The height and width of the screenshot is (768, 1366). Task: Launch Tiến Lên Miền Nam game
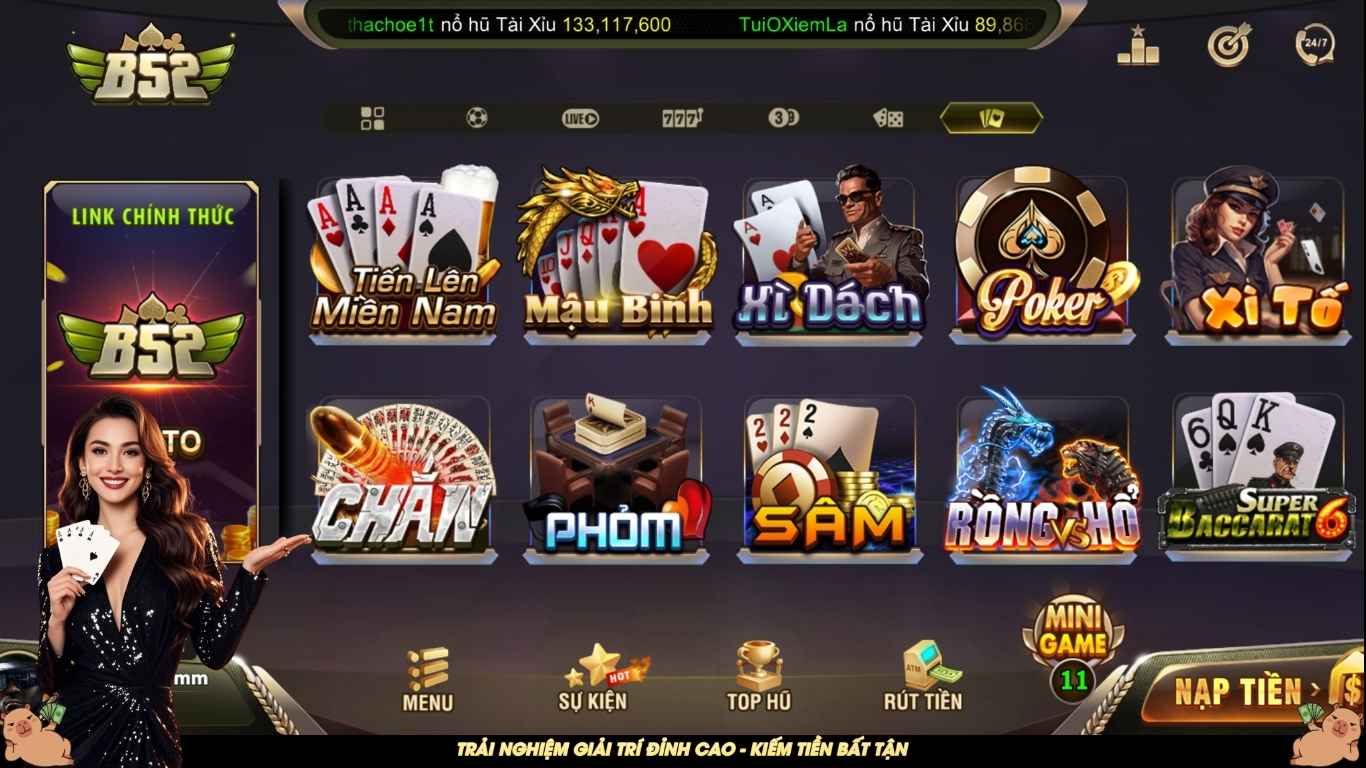(x=403, y=260)
